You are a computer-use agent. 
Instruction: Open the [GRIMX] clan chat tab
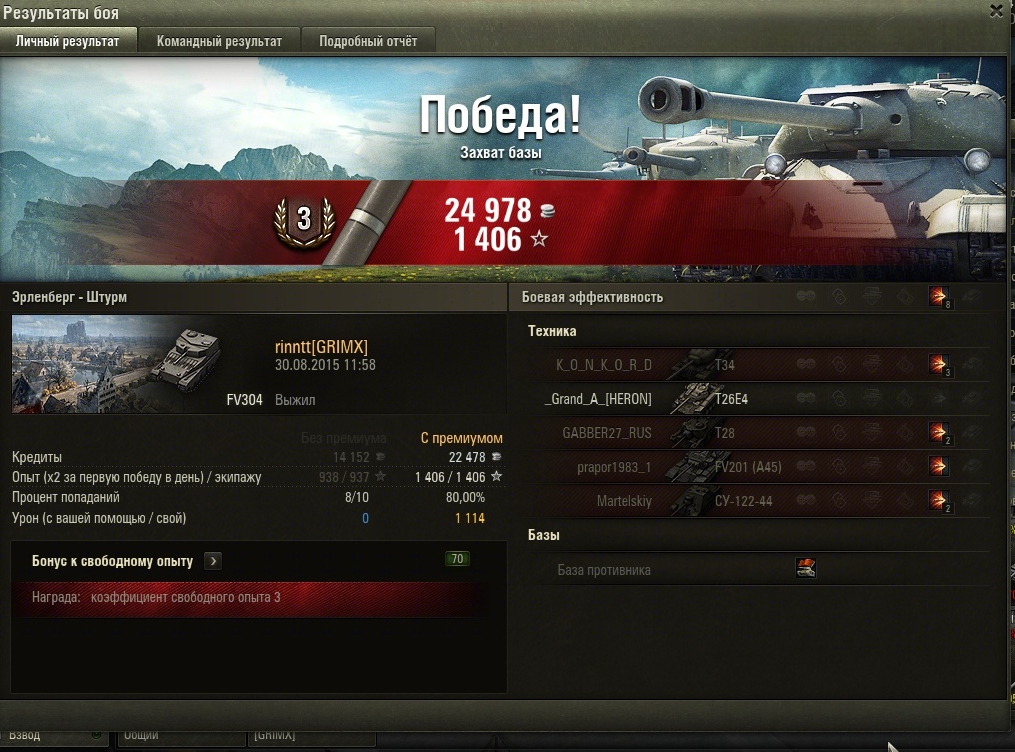pyautogui.click(x=310, y=736)
